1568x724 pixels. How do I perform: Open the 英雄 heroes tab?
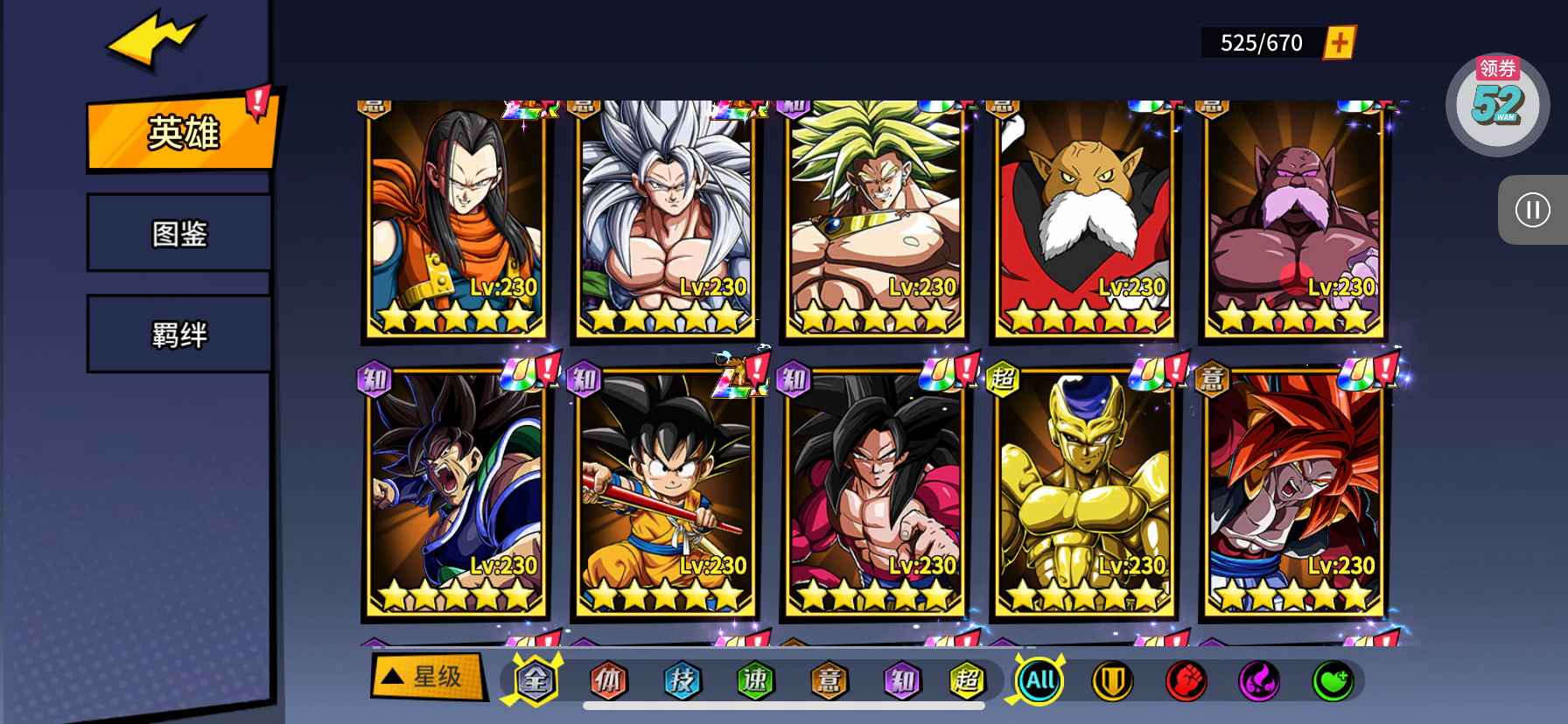coord(182,133)
